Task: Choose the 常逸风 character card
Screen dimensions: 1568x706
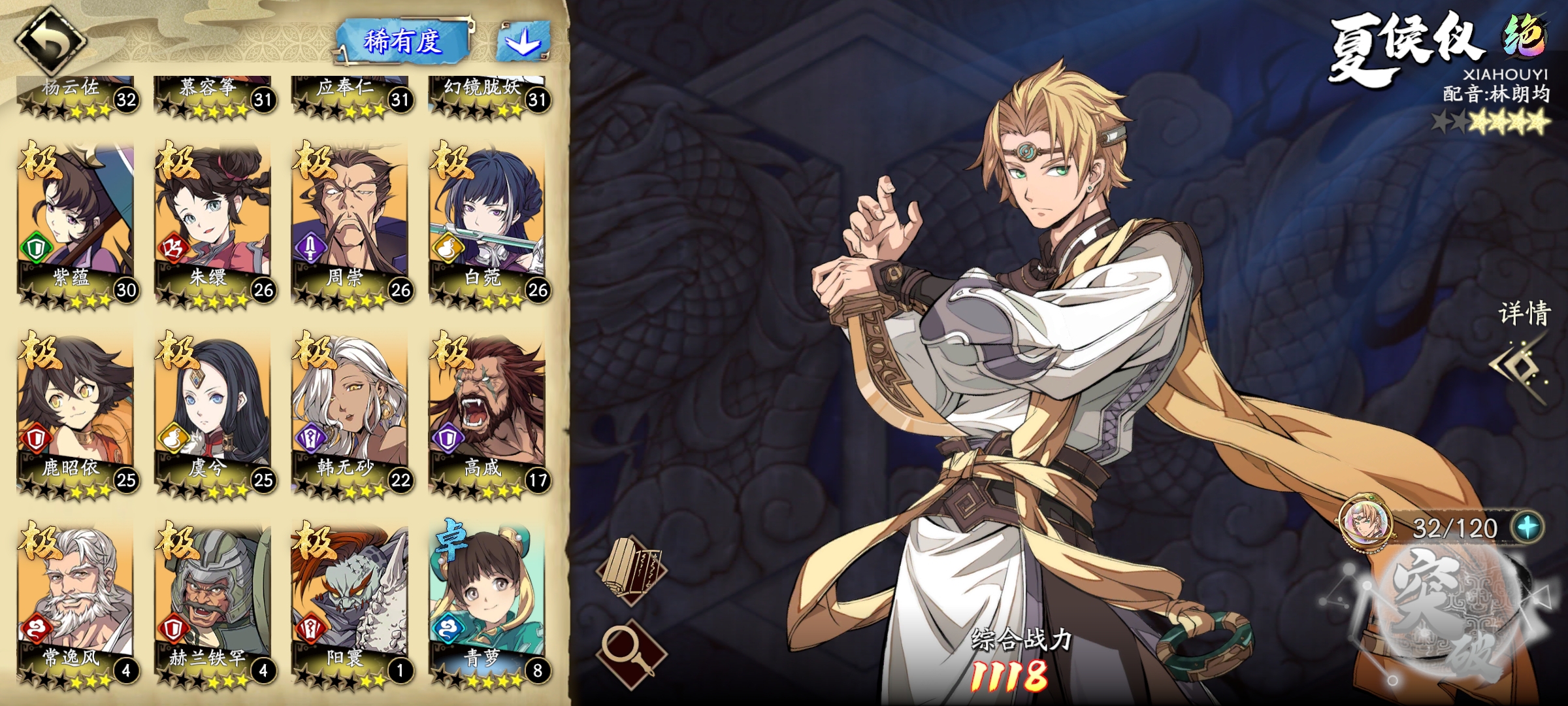Action: point(76,603)
